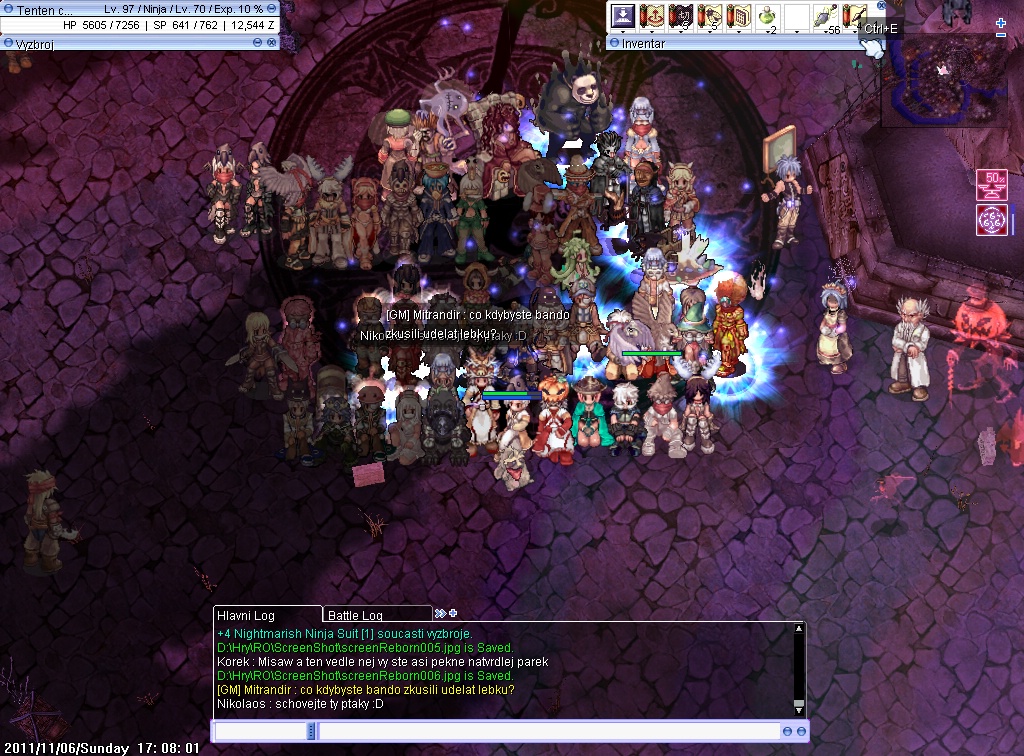Close the Vyzbroj equipment window

271,43
